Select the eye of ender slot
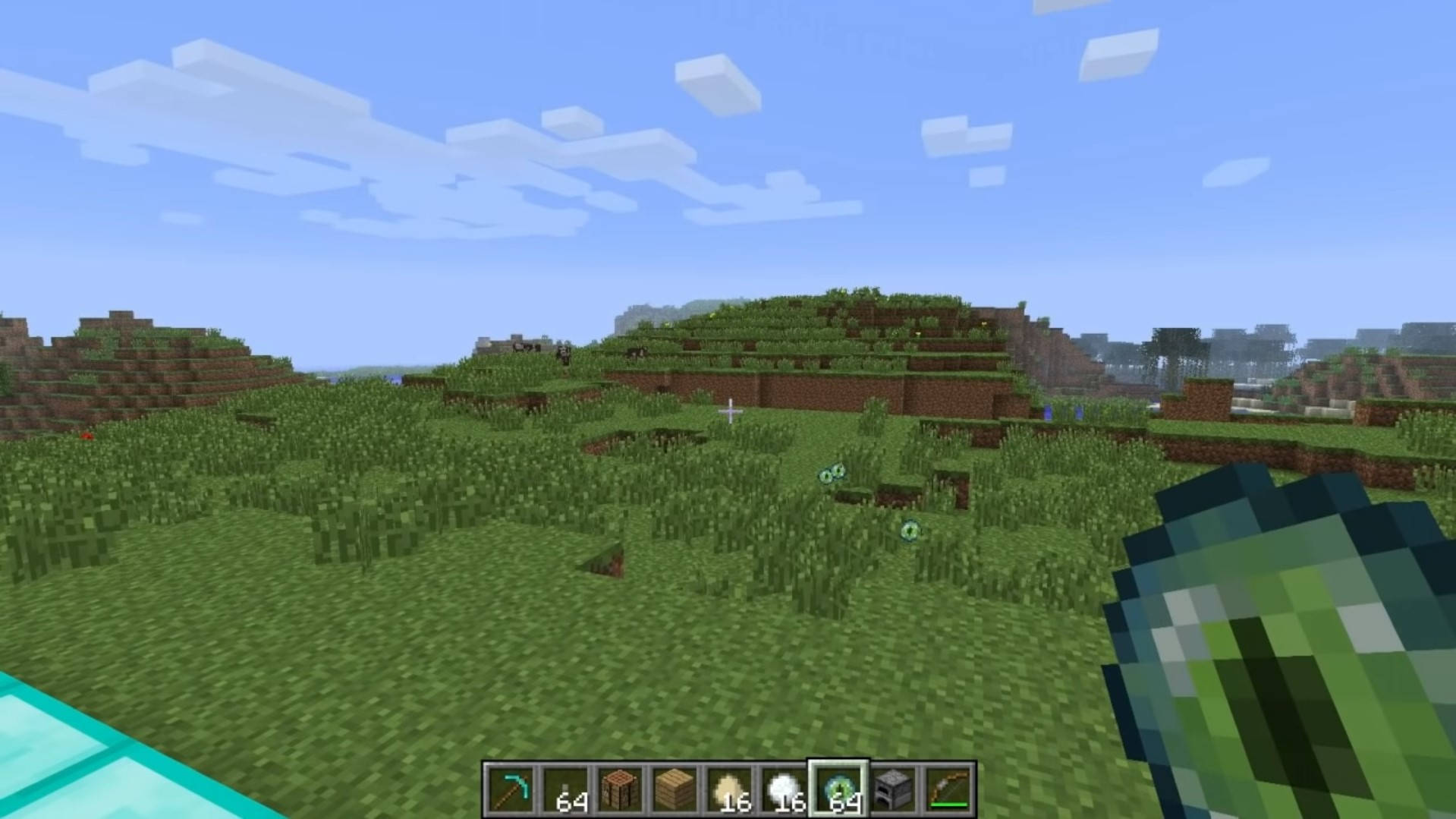 click(838, 790)
